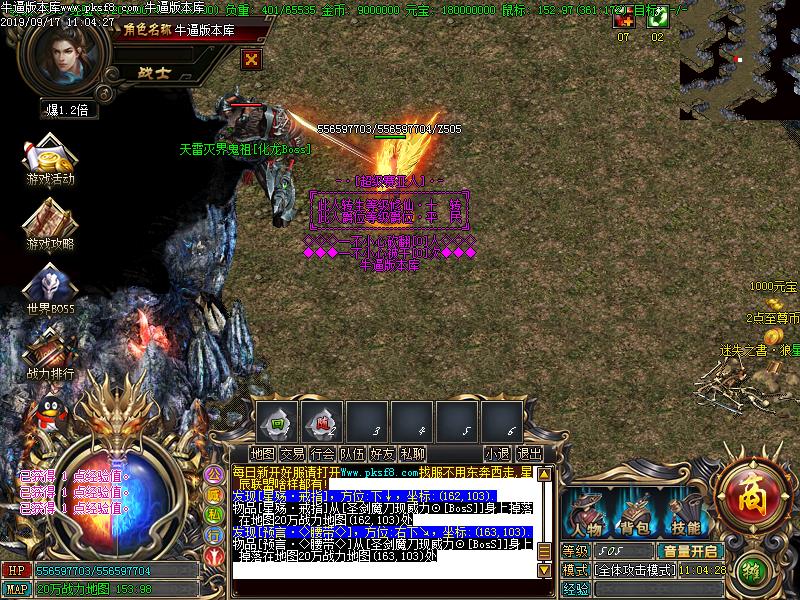Open the 游戏活动 game events icon
The image size is (800, 600).
pos(50,160)
